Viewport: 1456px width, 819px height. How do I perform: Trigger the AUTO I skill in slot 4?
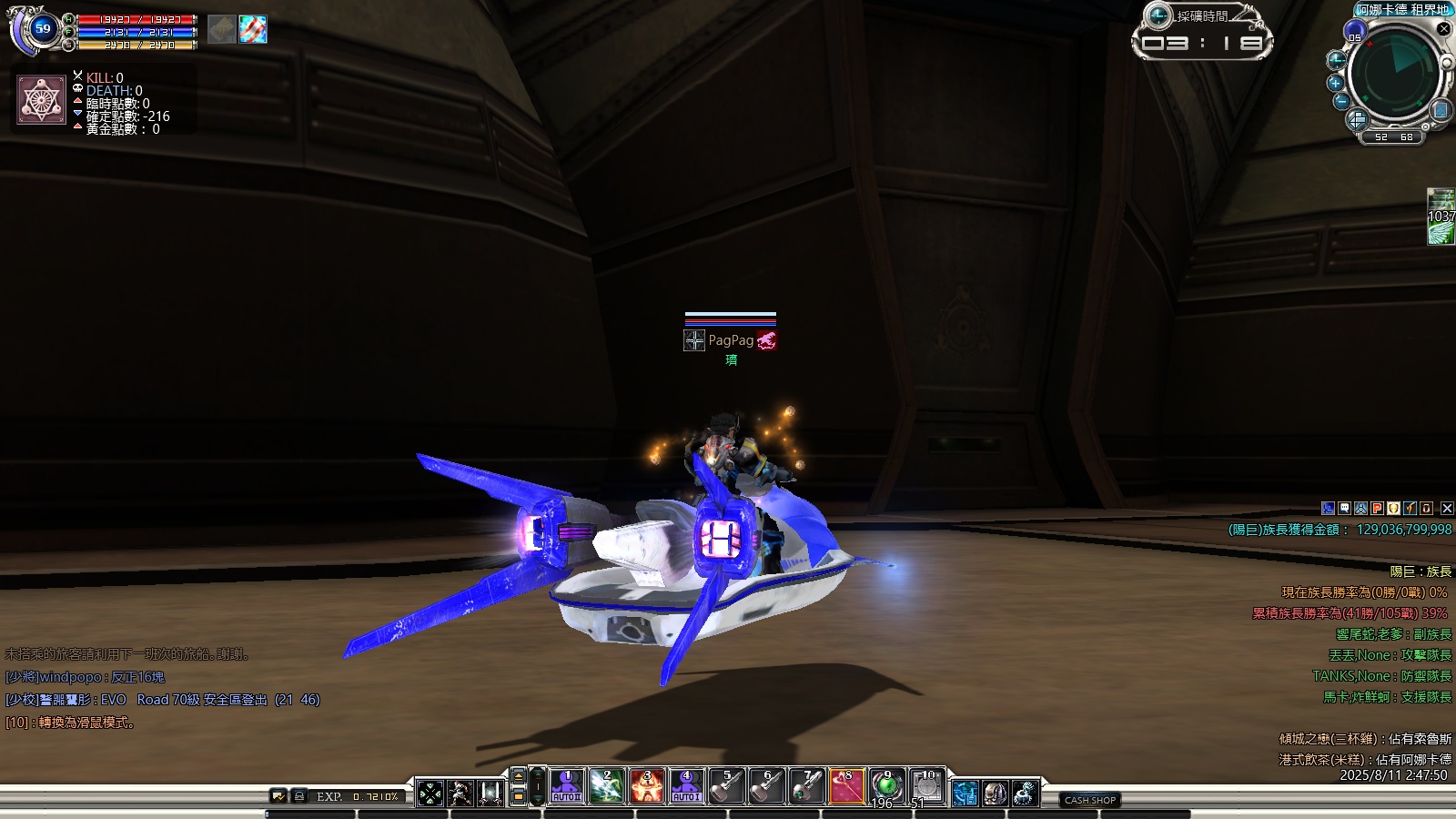(687, 786)
